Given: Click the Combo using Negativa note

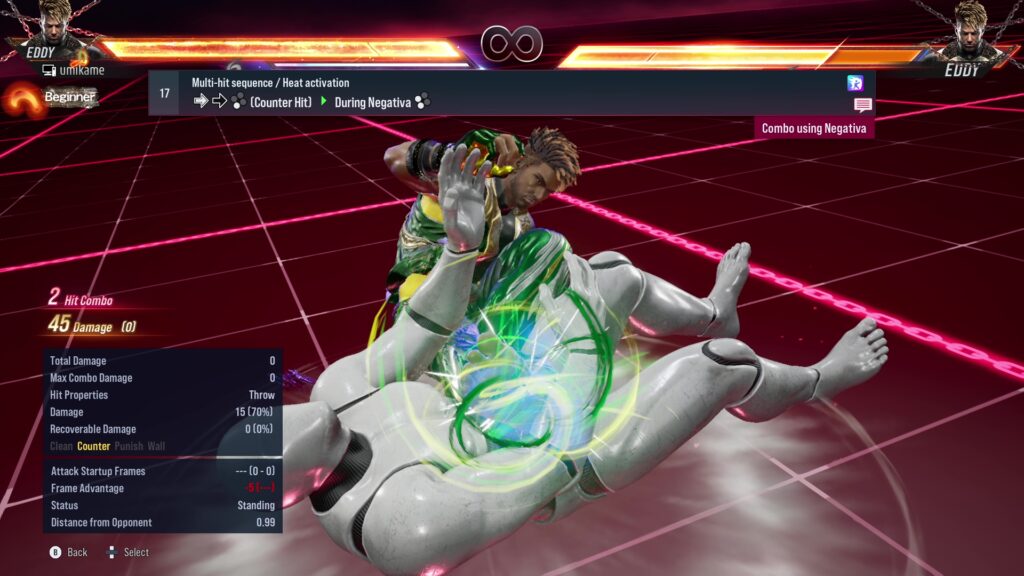Looking at the screenshot, I should (x=814, y=128).
